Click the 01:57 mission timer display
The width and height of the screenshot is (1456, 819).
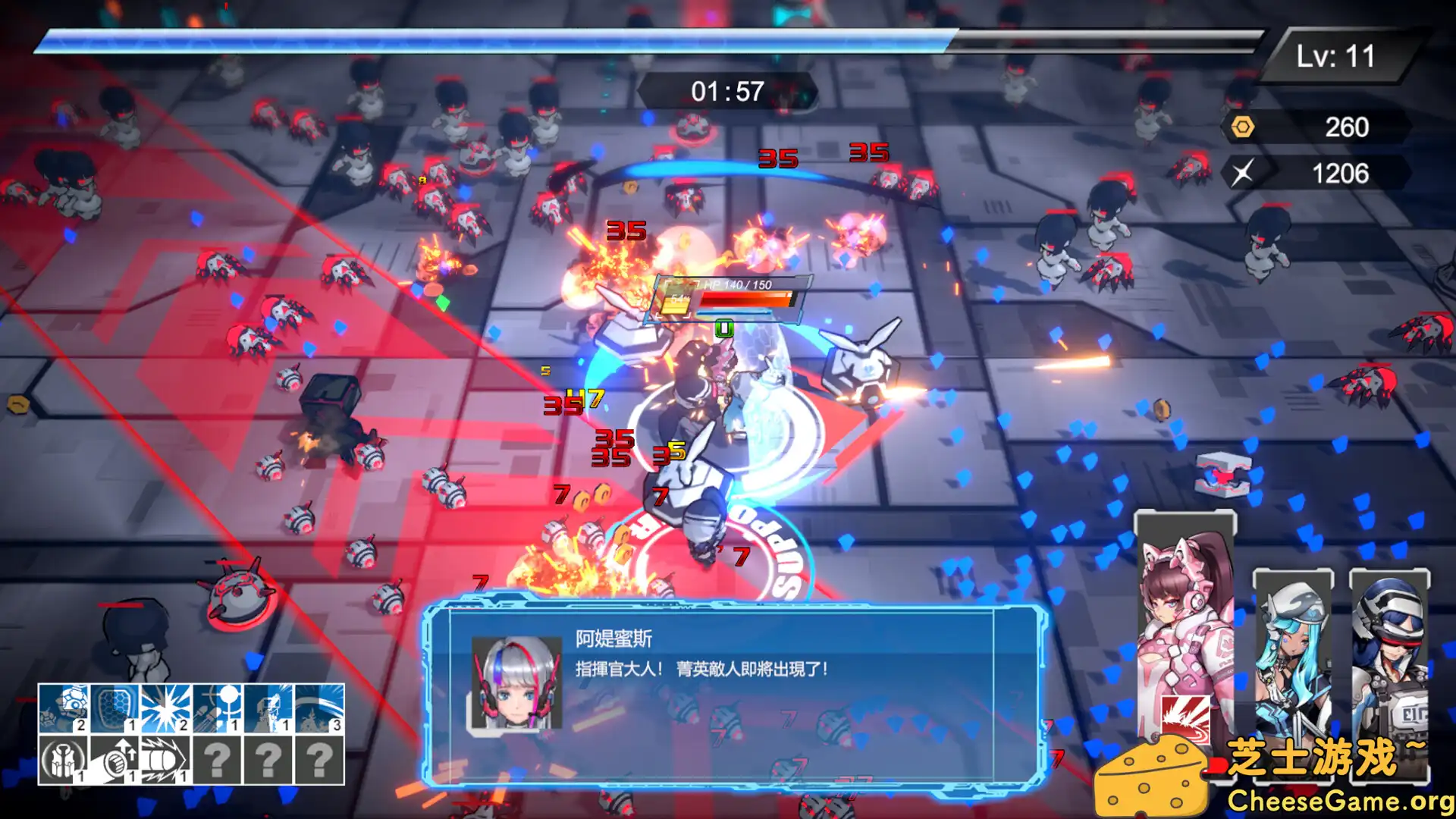[x=730, y=89]
